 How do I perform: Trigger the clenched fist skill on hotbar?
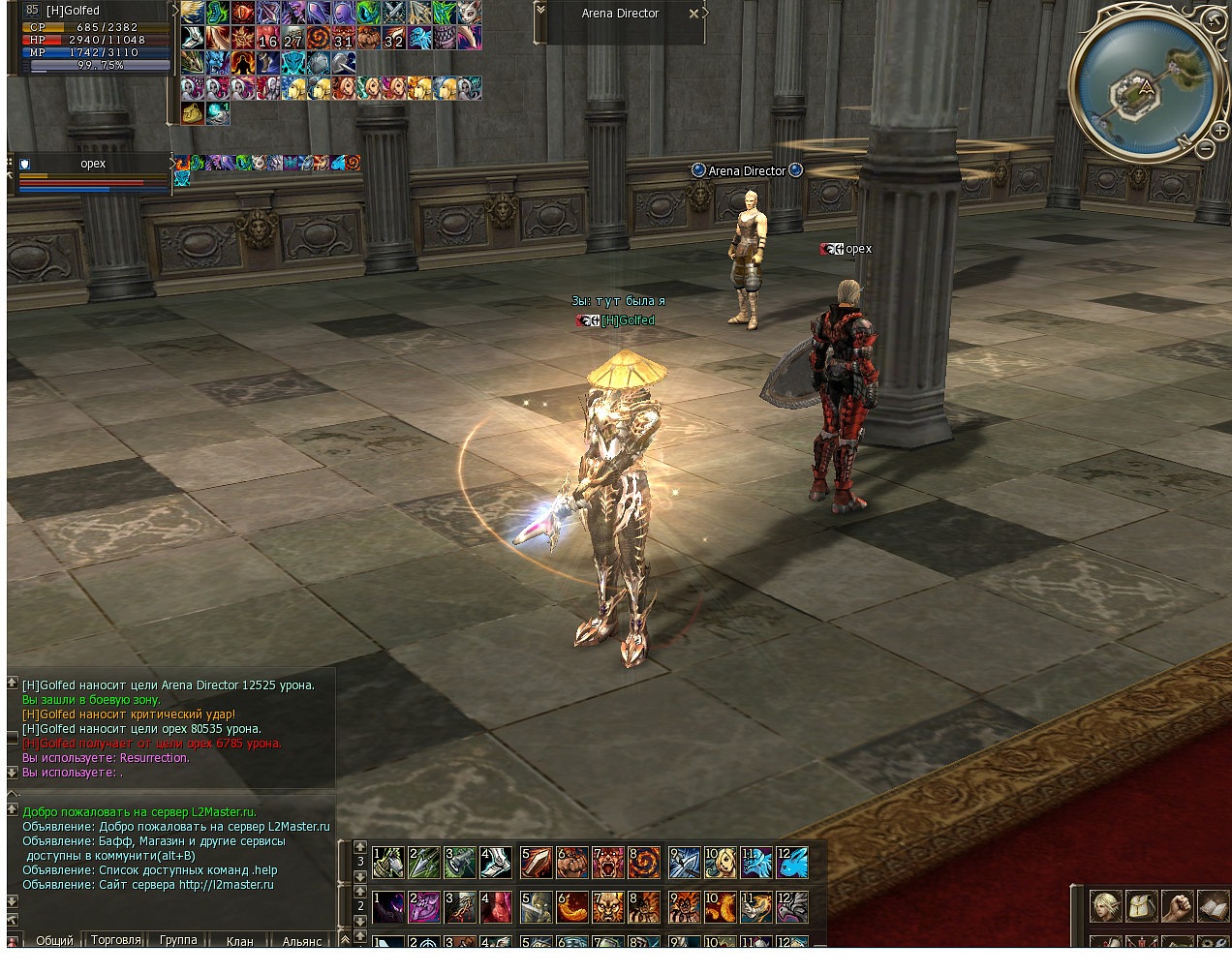click(x=572, y=863)
